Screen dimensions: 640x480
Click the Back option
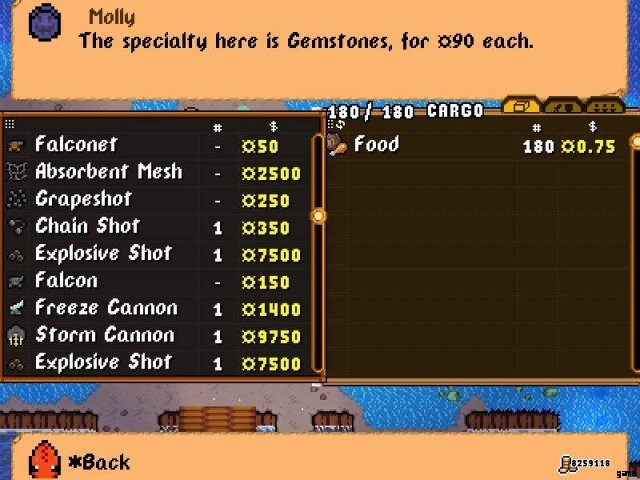(x=98, y=462)
